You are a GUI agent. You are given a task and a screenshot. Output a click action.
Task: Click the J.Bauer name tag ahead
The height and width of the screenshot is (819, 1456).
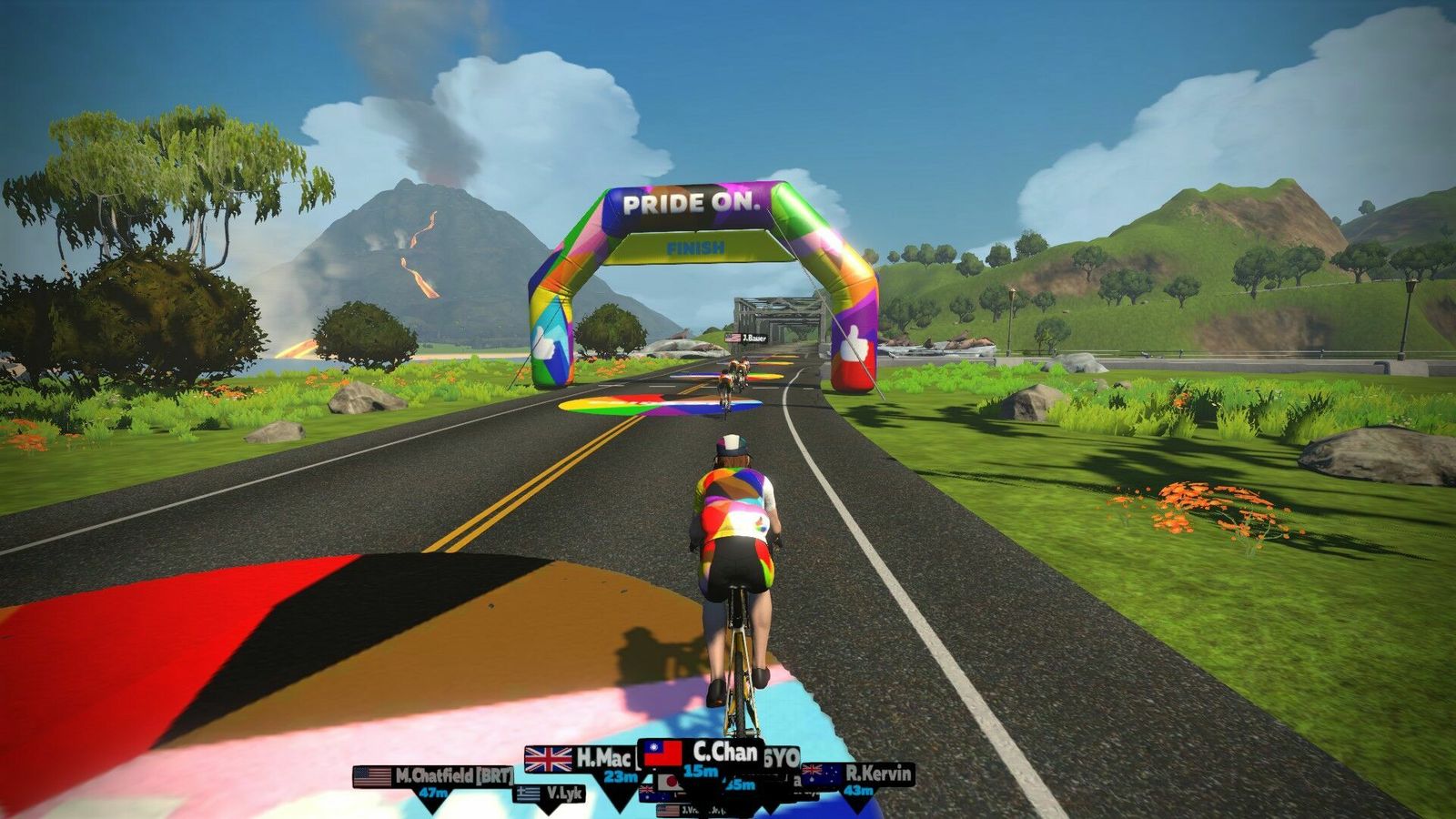746,339
